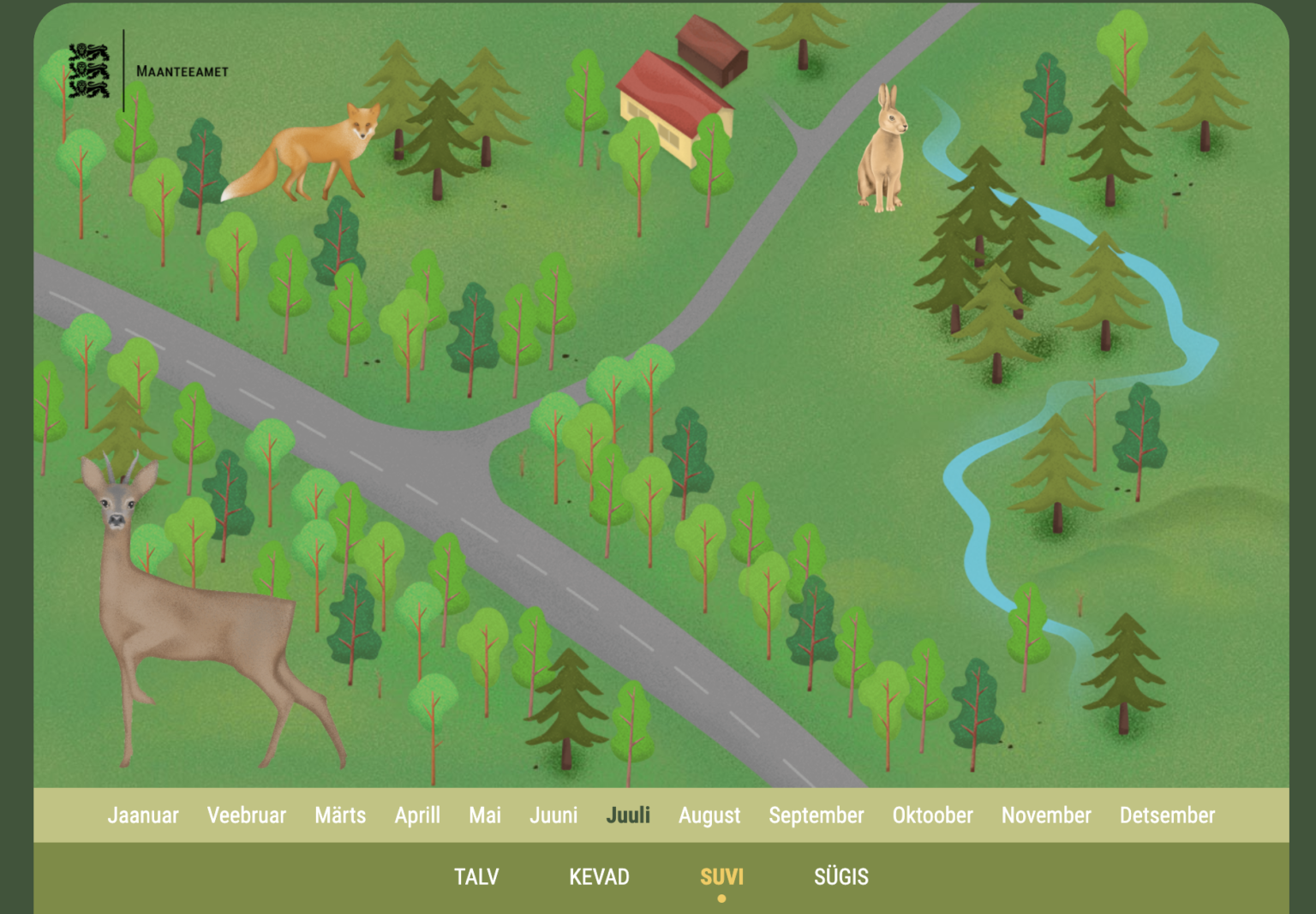Select the Detsember month
Viewport: 1316px width, 914px height.
(x=1167, y=815)
